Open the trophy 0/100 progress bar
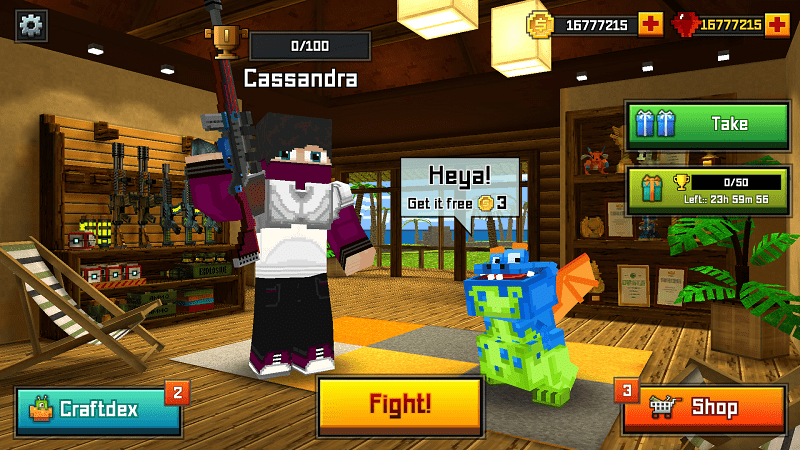 pyautogui.click(x=309, y=46)
